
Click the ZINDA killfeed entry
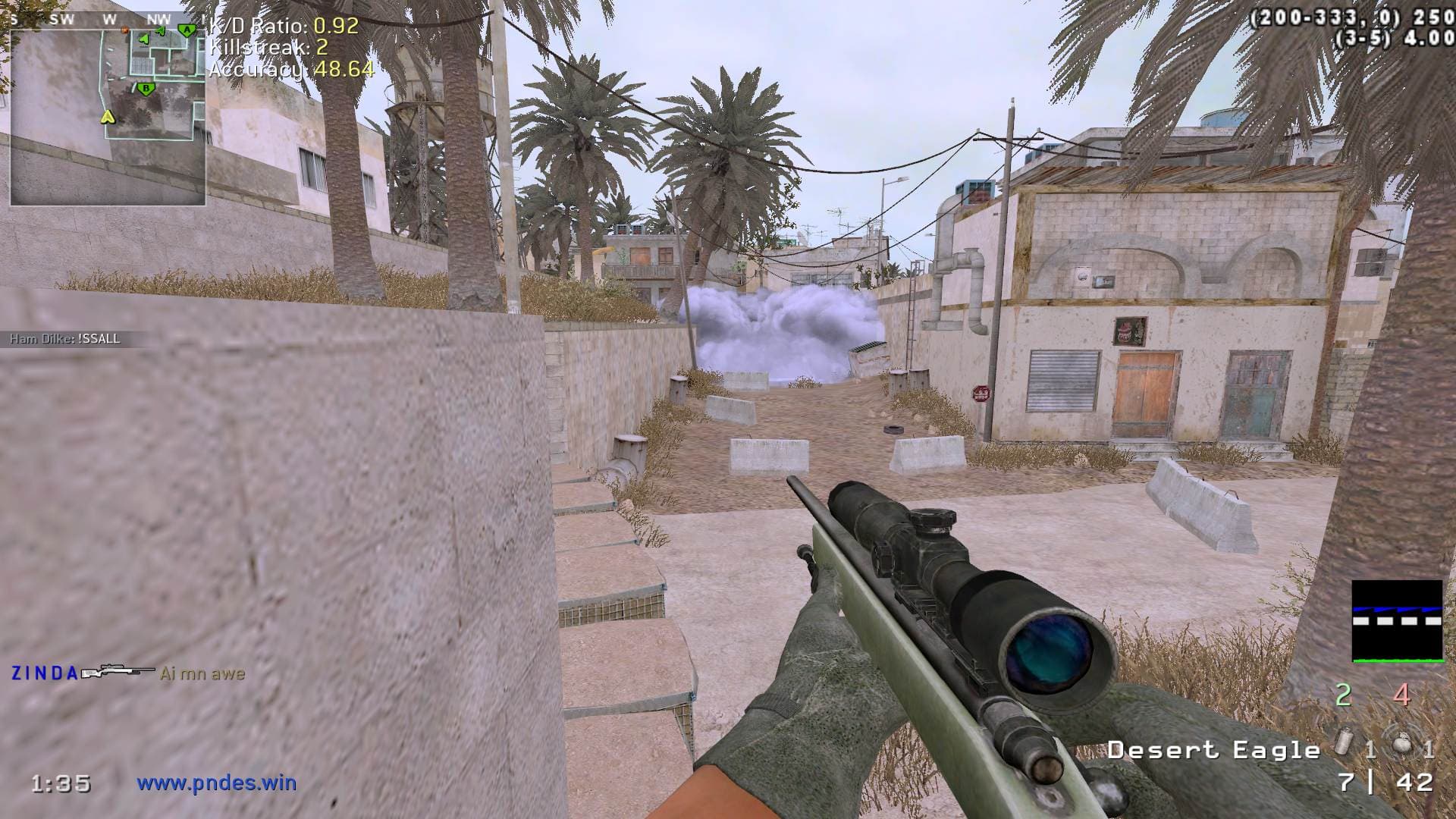click(x=127, y=673)
